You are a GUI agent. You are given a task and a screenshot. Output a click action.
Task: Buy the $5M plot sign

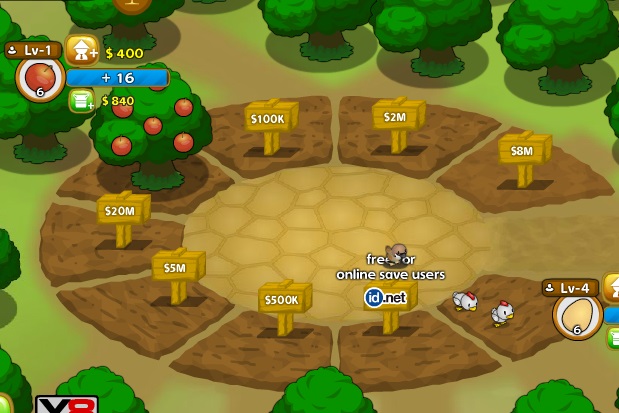[x=176, y=268]
